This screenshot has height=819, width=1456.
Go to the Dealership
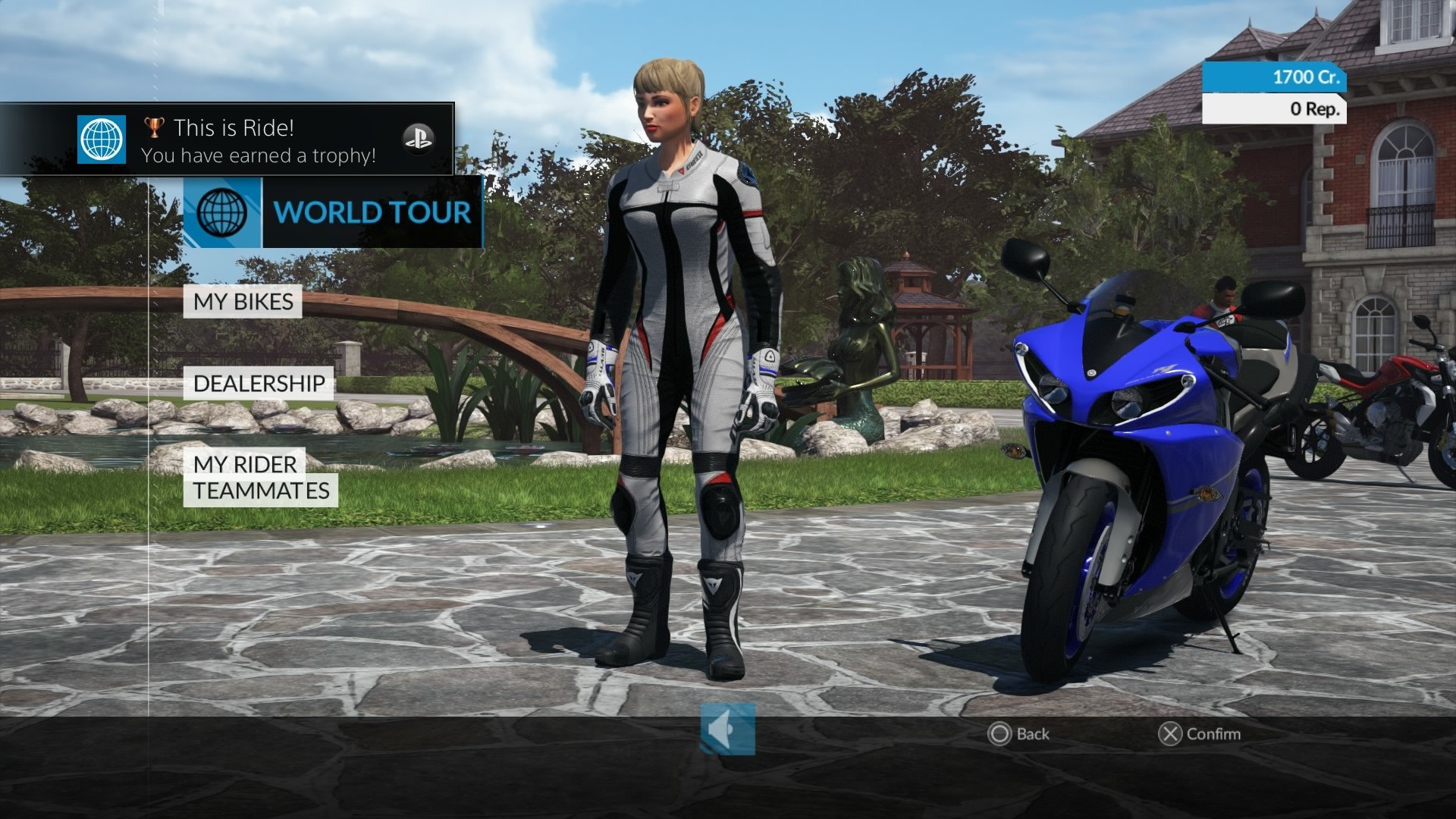259,384
